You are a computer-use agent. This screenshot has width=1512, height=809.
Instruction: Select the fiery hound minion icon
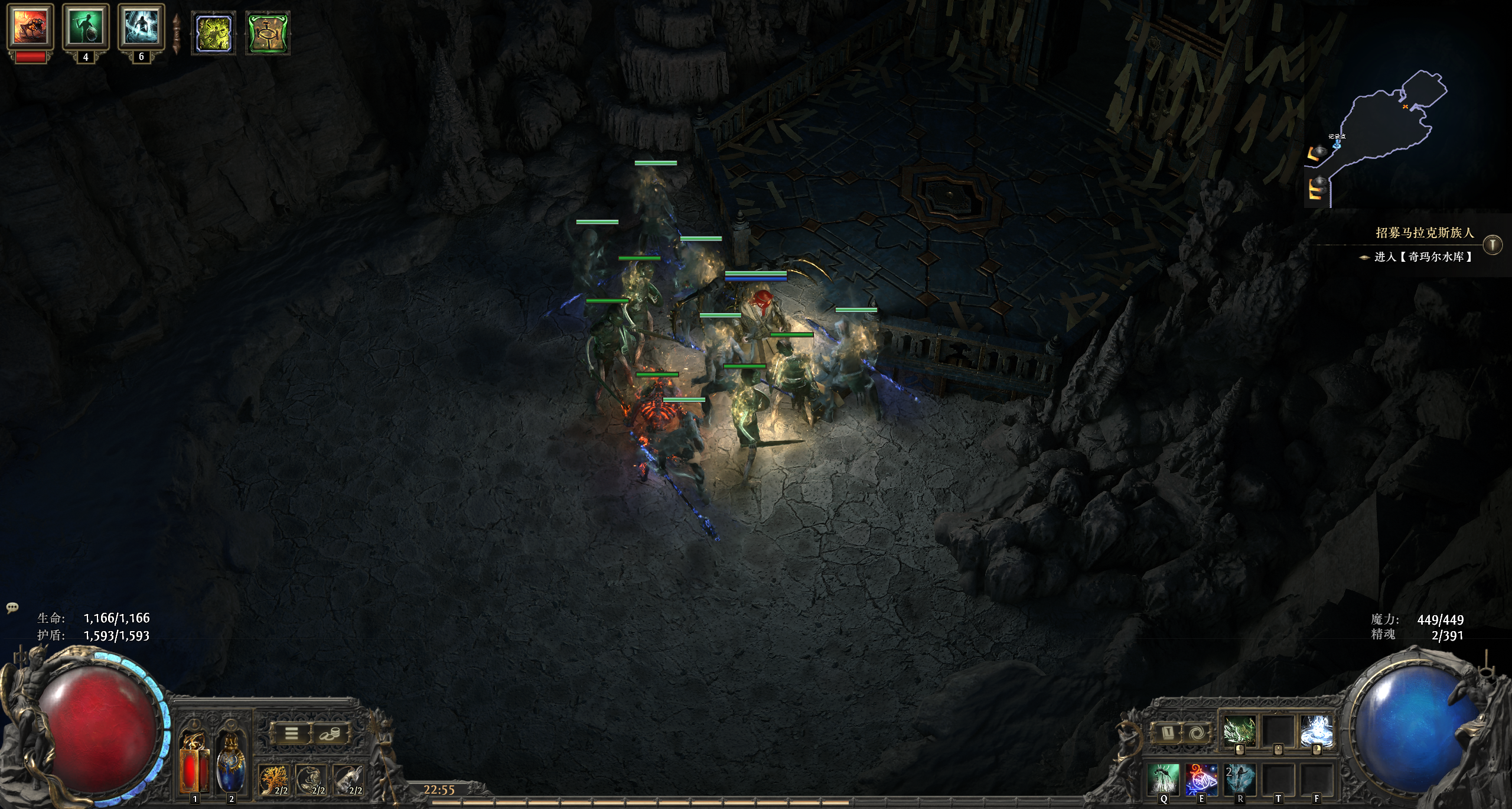(x=30, y=27)
